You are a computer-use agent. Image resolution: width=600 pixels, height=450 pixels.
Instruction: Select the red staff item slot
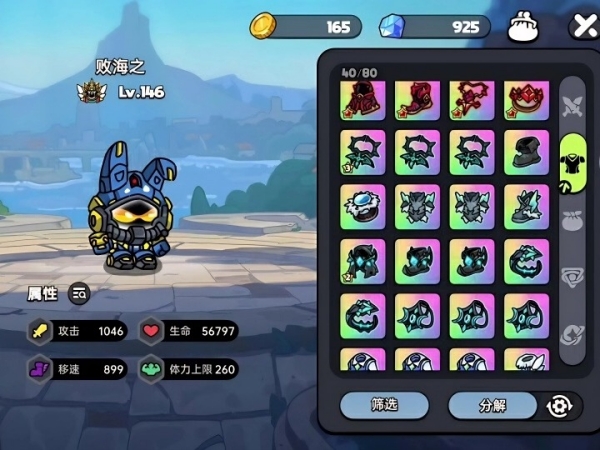point(471,98)
